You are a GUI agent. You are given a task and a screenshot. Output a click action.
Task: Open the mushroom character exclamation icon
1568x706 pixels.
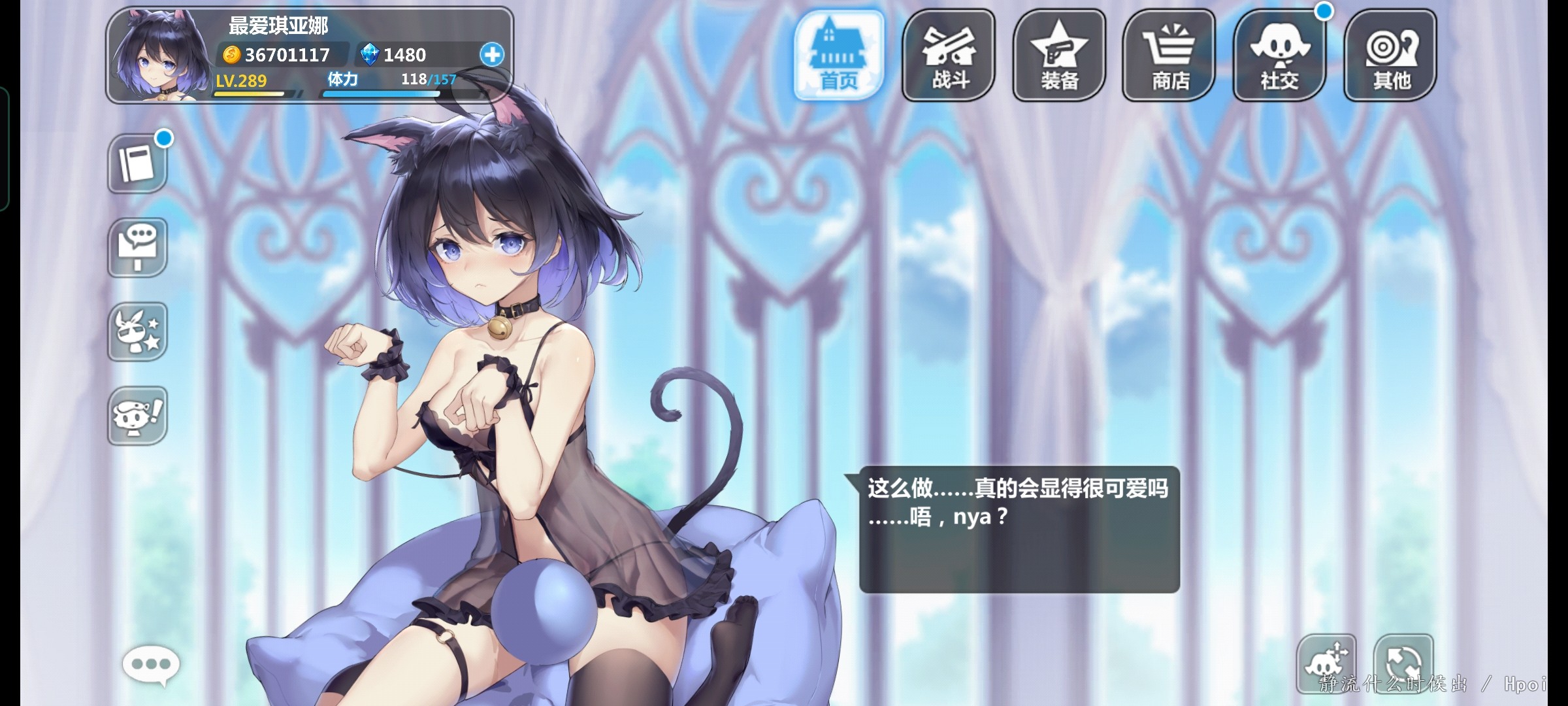pyautogui.click(x=137, y=416)
